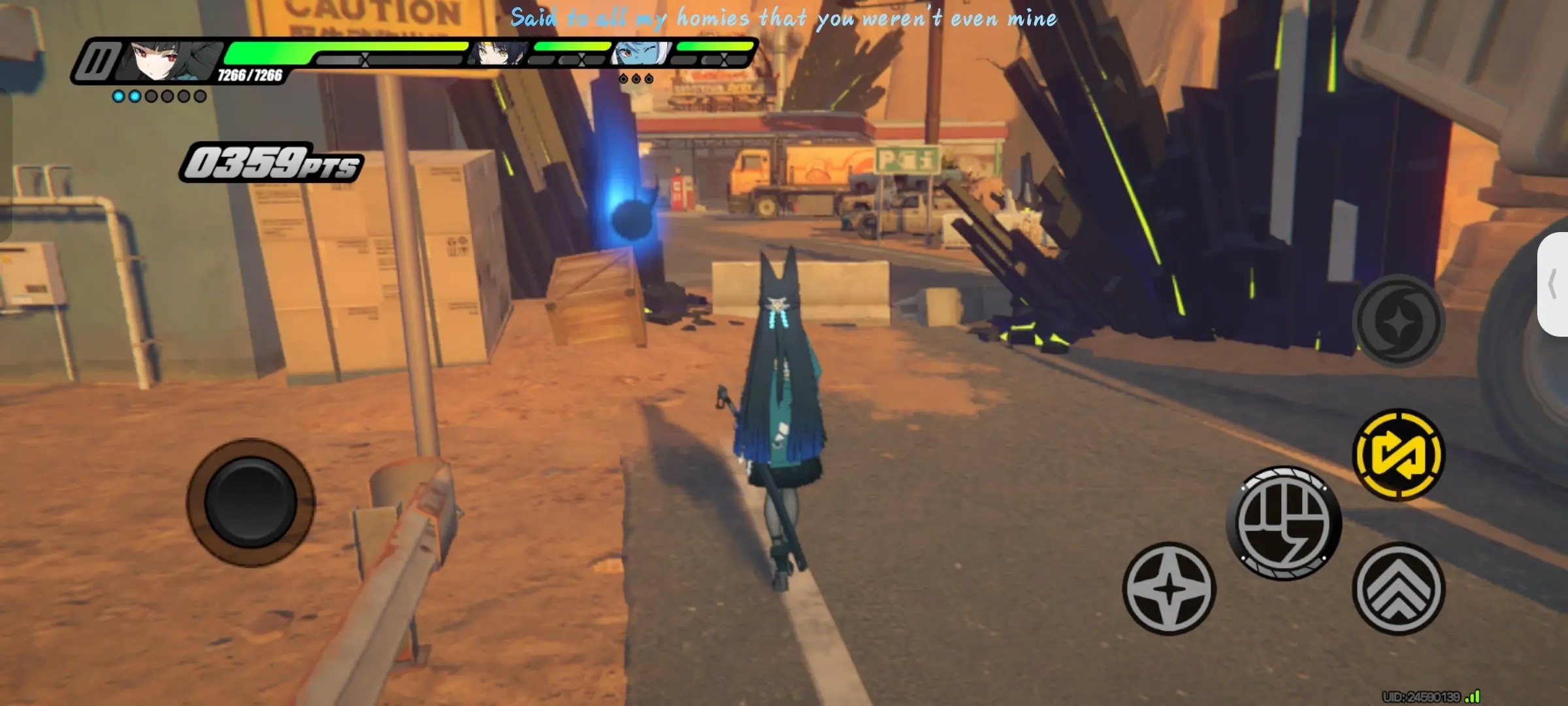Use the special attack shuriken button
This screenshot has width=1568, height=706.
click(x=1169, y=588)
